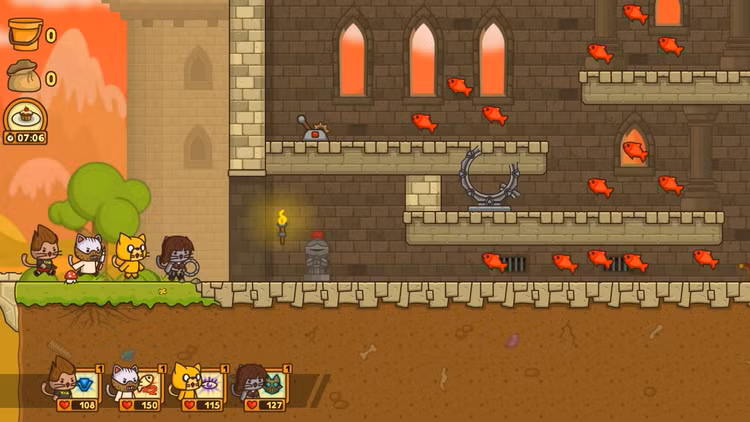Click the brown sack icon
Viewport: 750px width, 422px height.
click(x=24, y=77)
